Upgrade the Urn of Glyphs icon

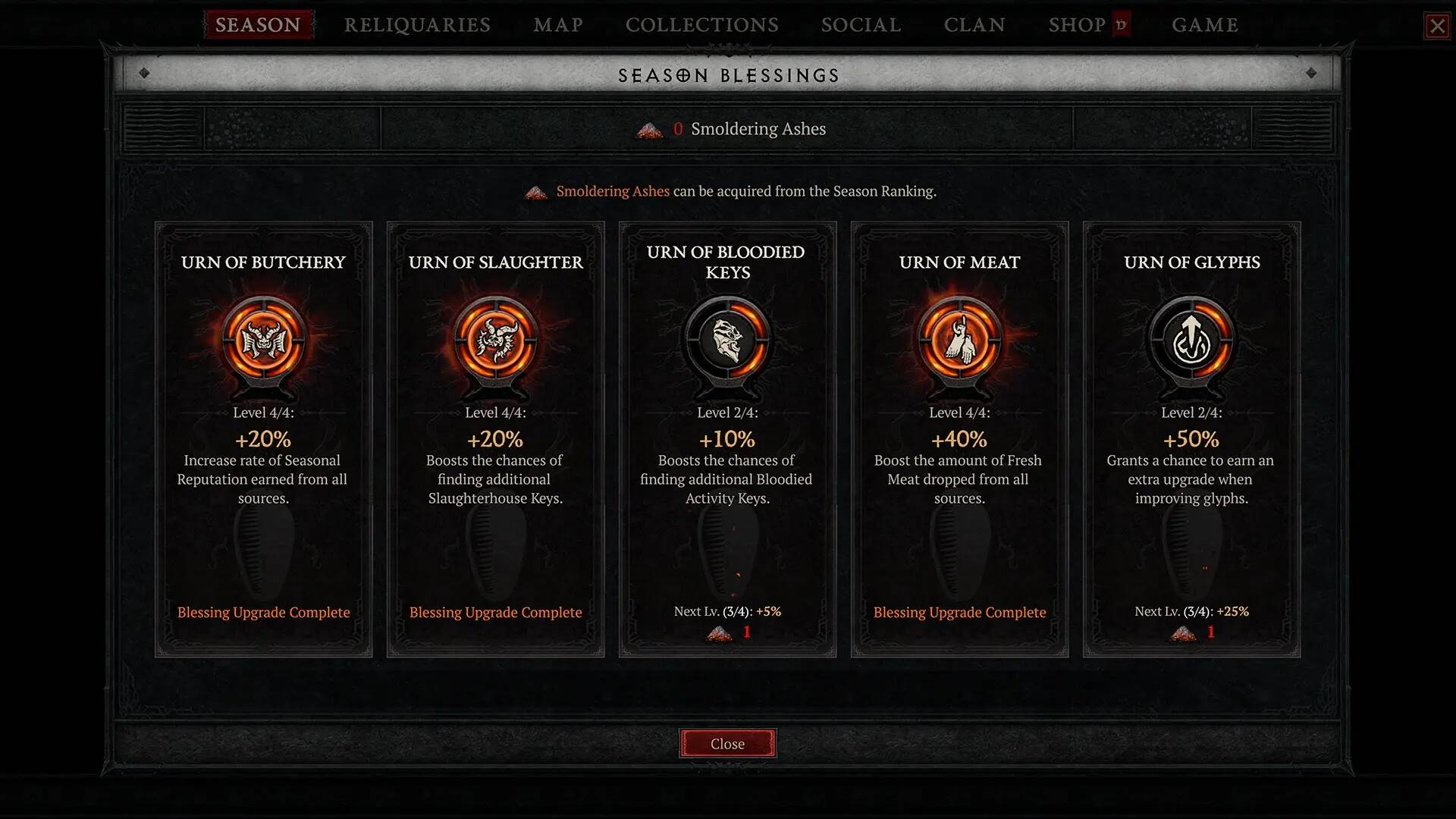tap(1191, 340)
